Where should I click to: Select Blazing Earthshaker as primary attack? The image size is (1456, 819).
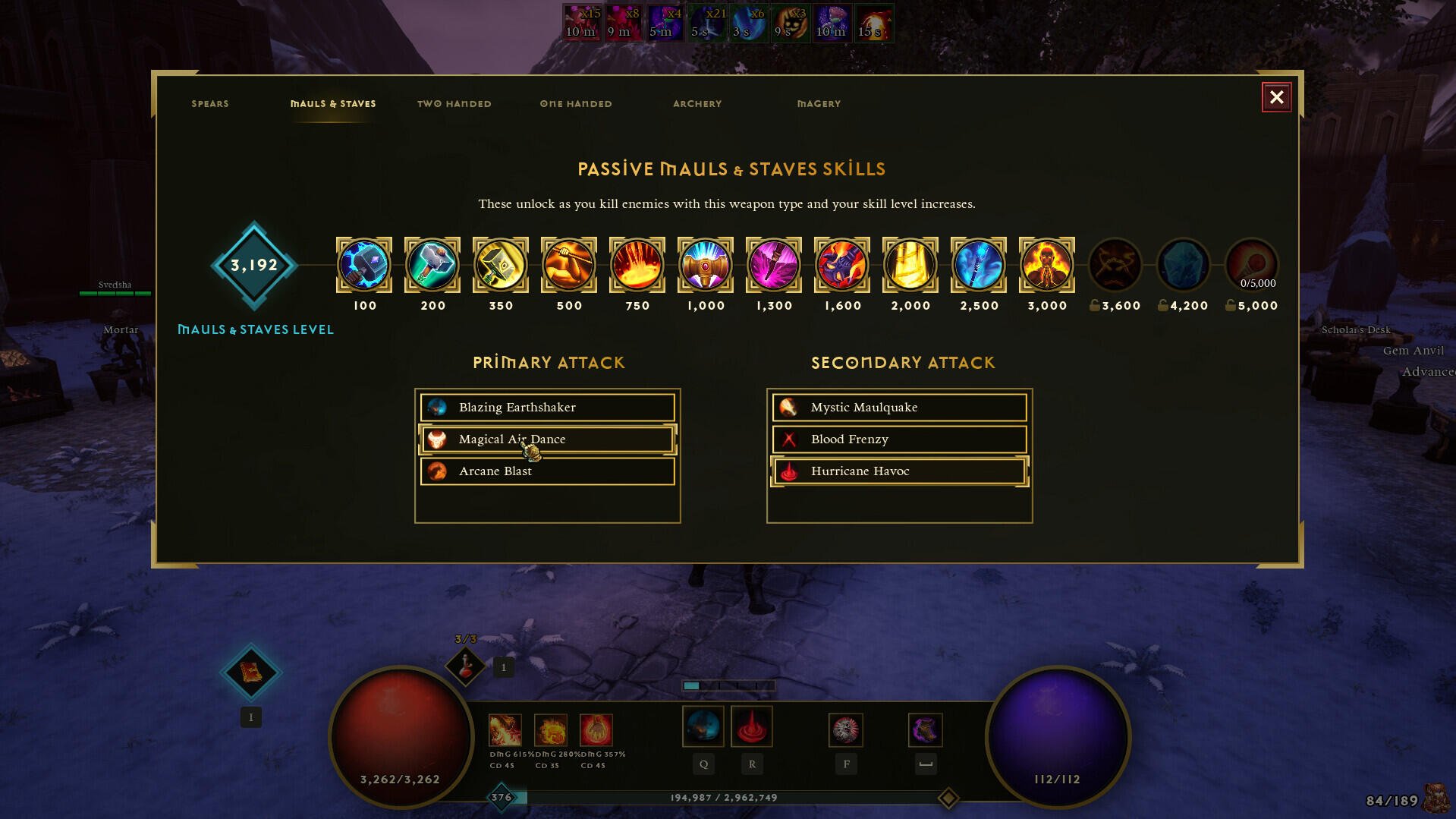point(547,408)
